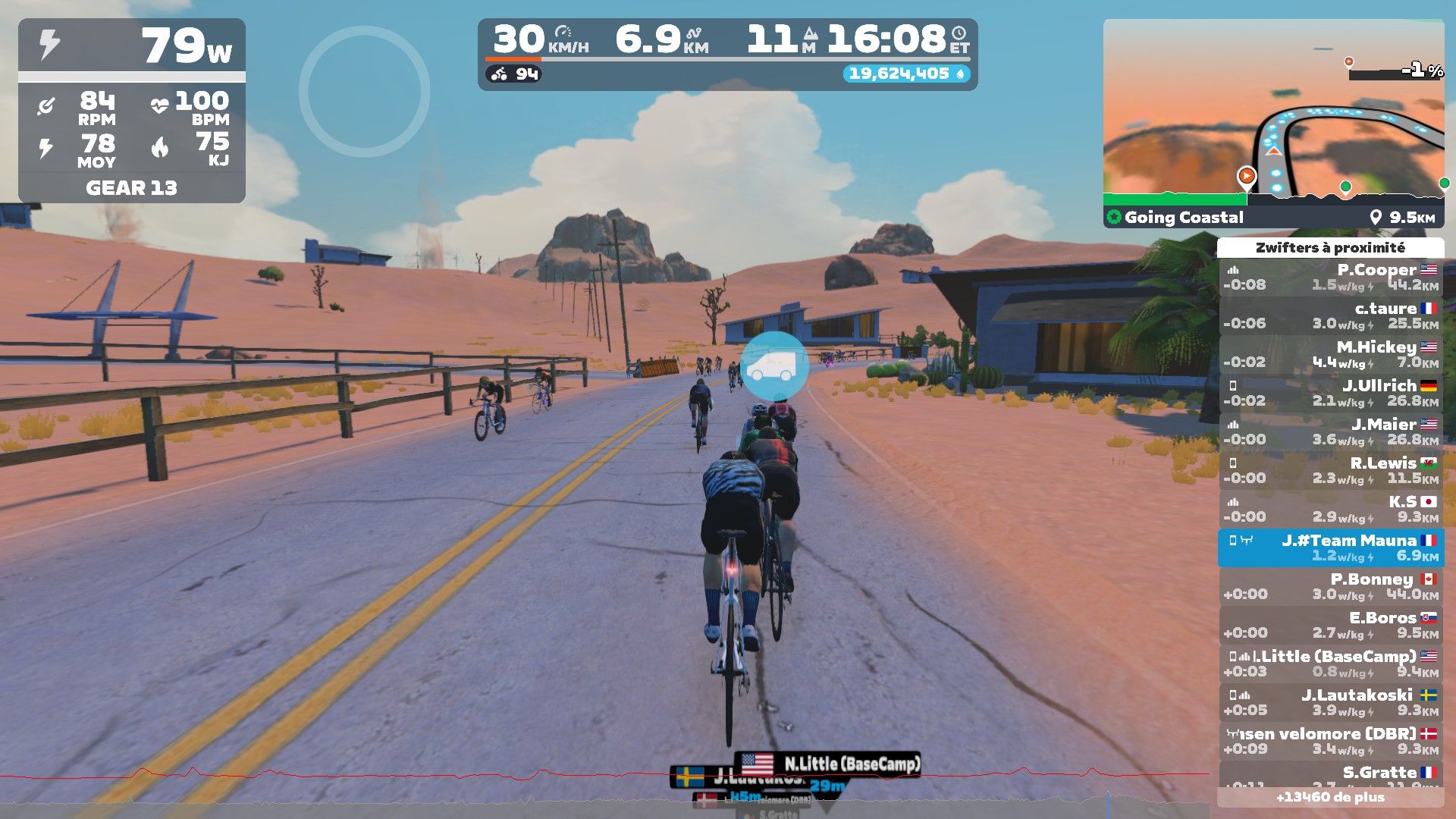
Task: Select the N.Little (BaseCamp) name tag
Action: [828, 764]
